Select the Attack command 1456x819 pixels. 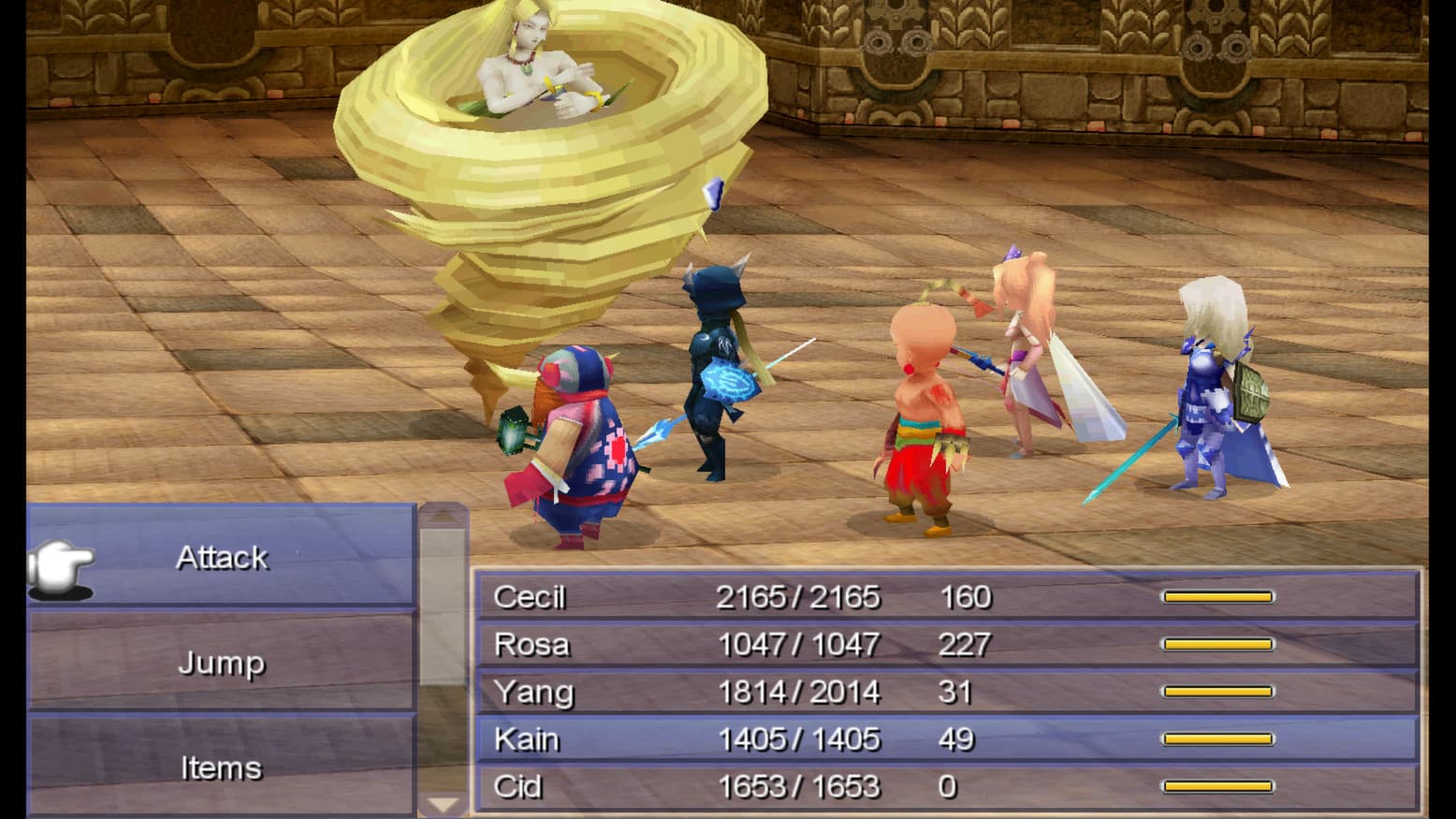[x=222, y=557]
